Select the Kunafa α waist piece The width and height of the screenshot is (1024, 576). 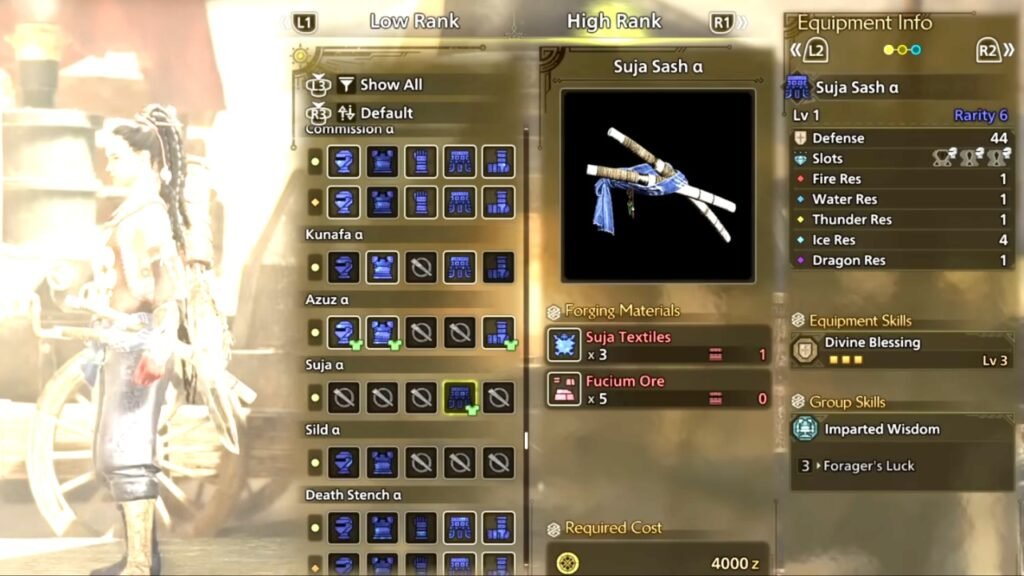pos(460,267)
